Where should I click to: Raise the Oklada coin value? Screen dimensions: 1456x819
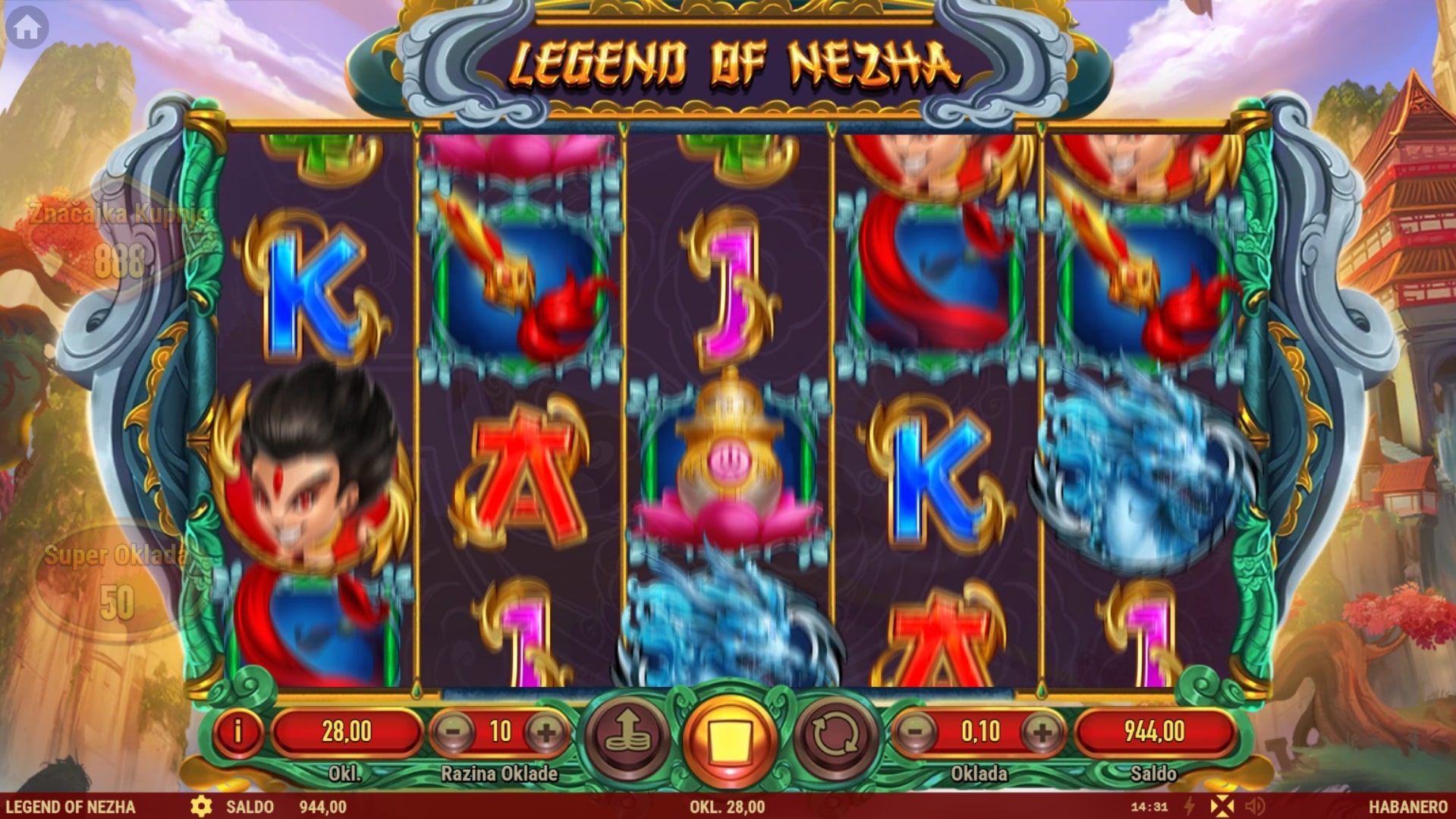point(1042,732)
